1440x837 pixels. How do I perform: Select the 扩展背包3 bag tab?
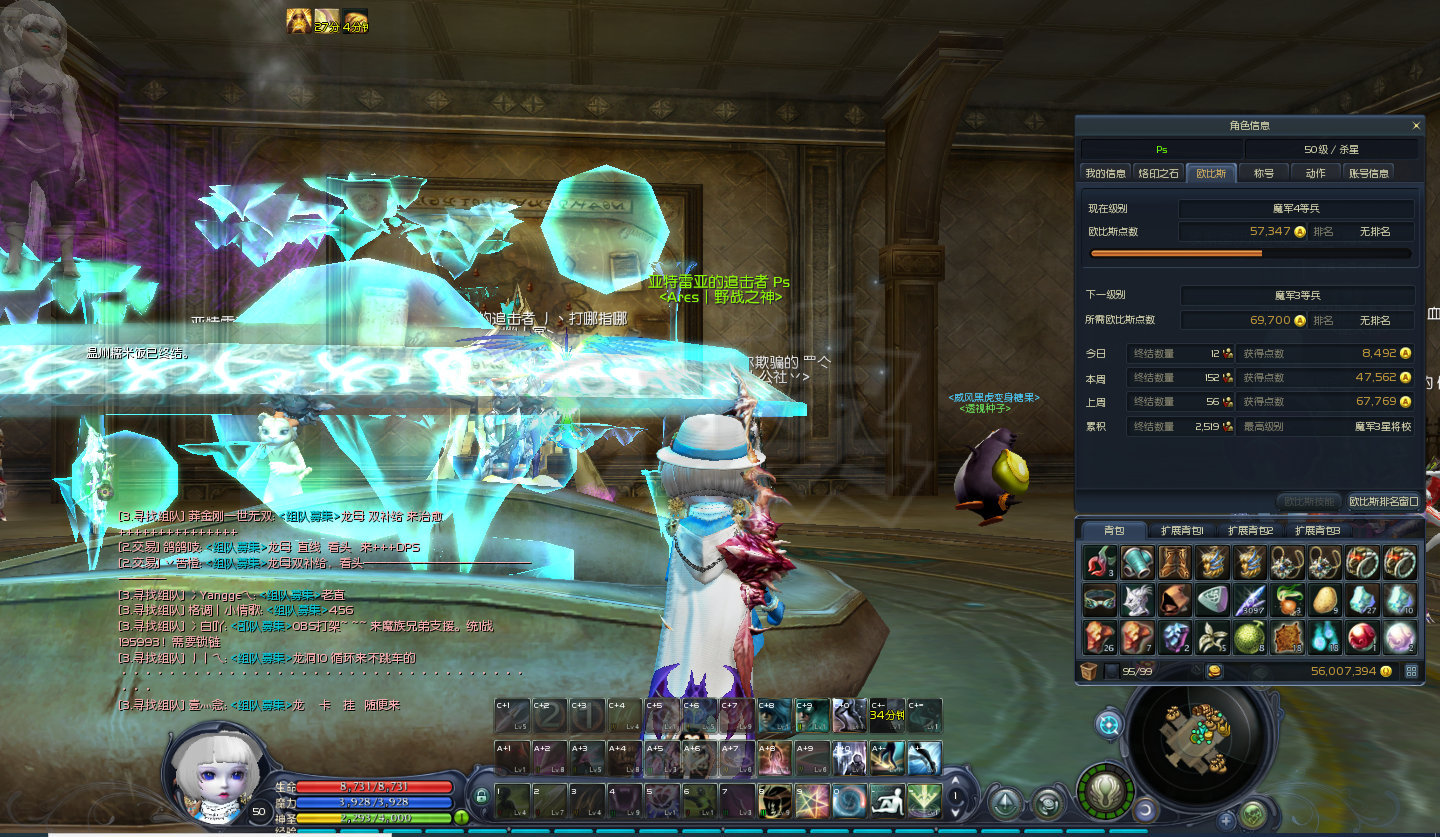pyautogui.click(x=1317, y=530)
